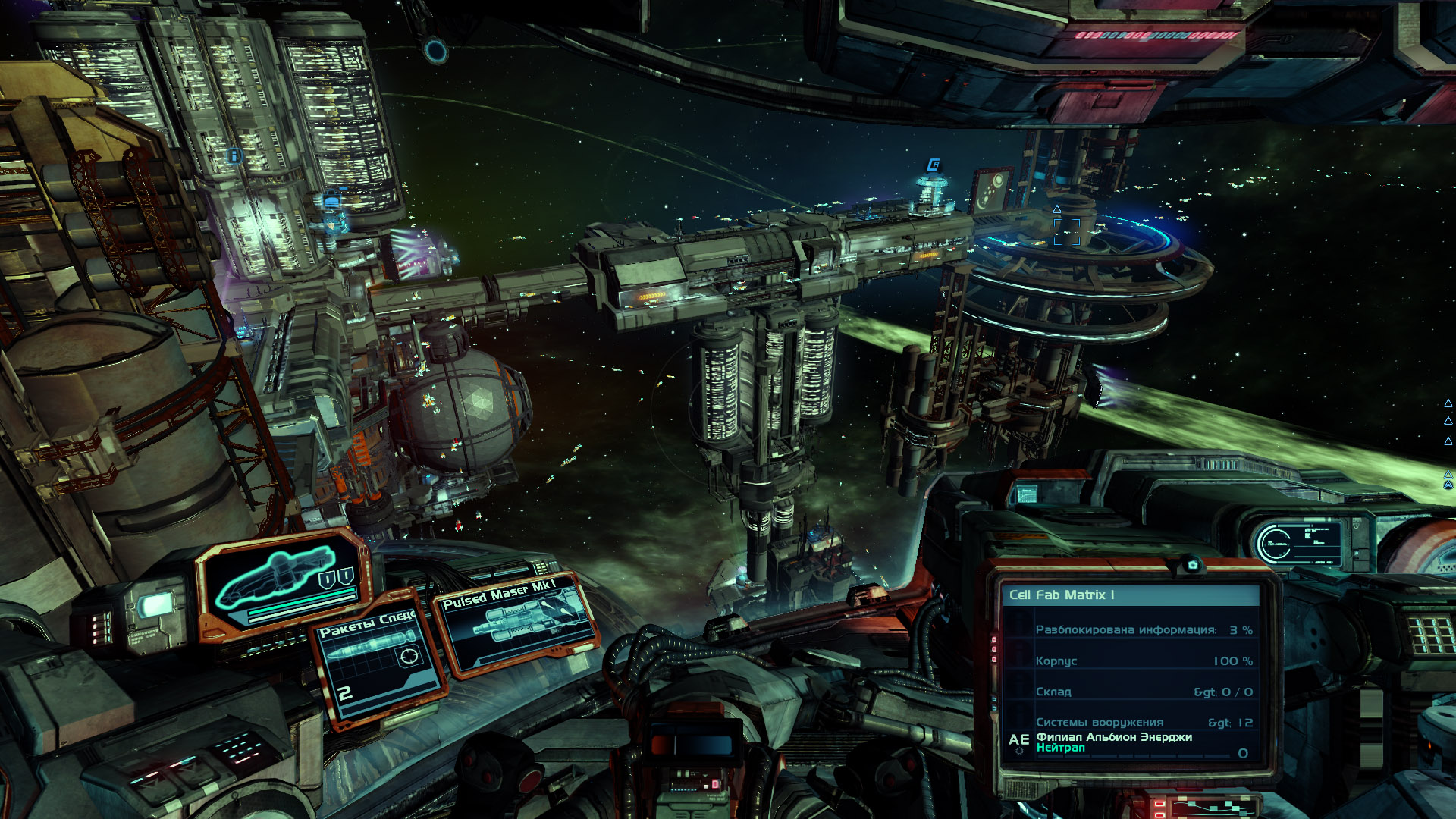This screenshot has height=819, width=1456.
Task: Click the blue info point marker
Action: pos(234,156)
